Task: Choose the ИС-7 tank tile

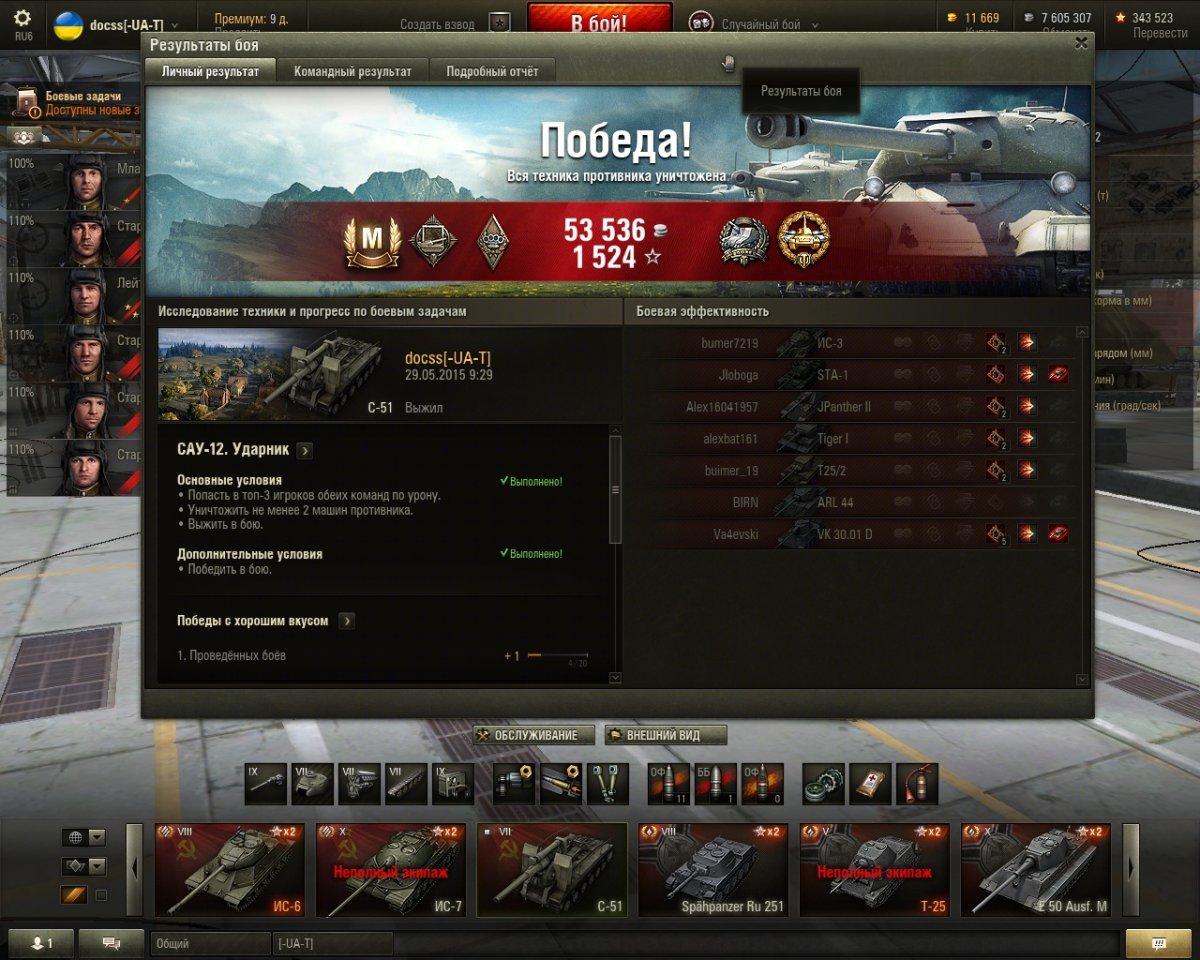Action: coord(391,870)
